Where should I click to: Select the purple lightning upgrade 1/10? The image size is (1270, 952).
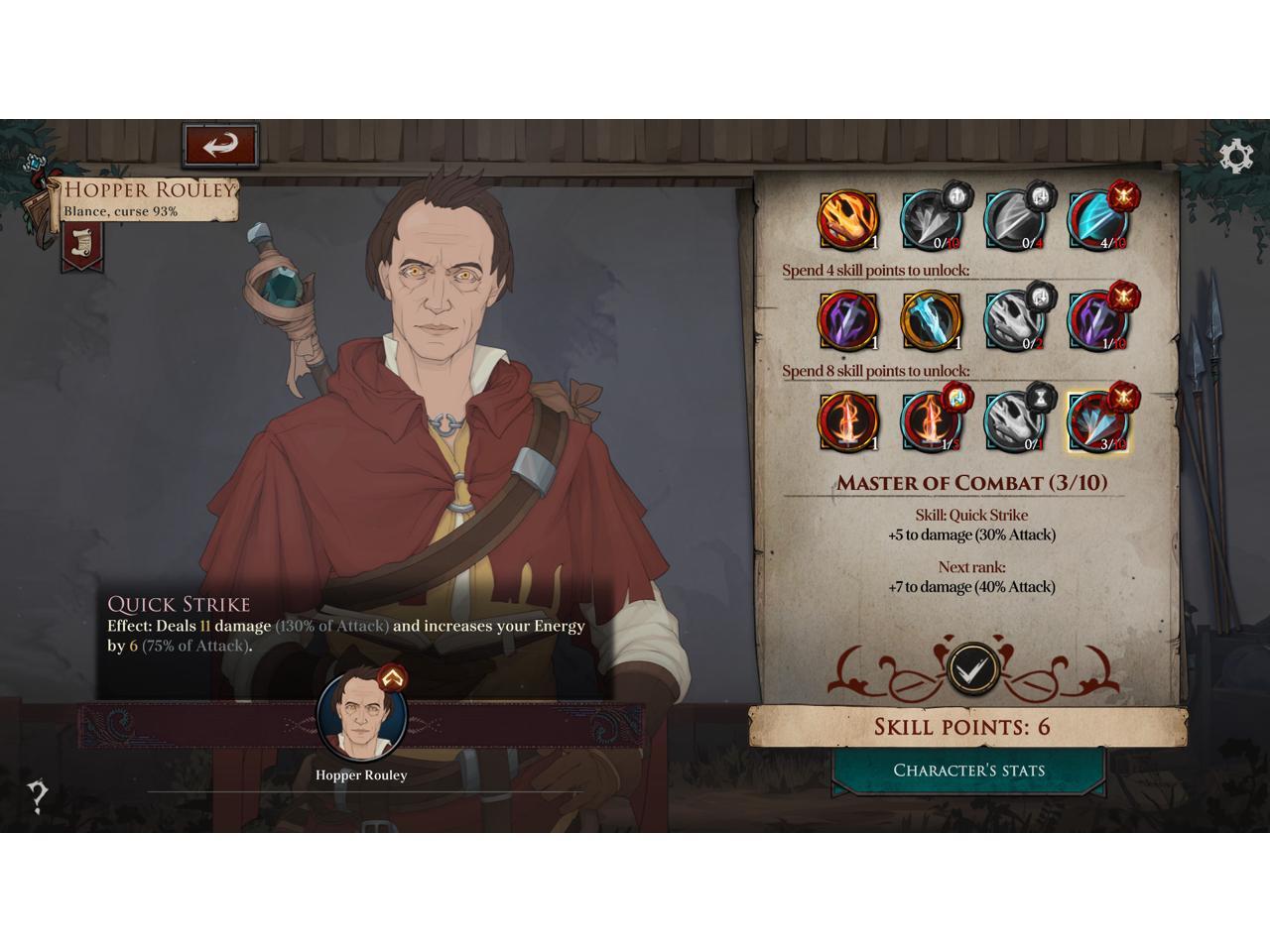pyautogui.click(x=1097, y=320)
